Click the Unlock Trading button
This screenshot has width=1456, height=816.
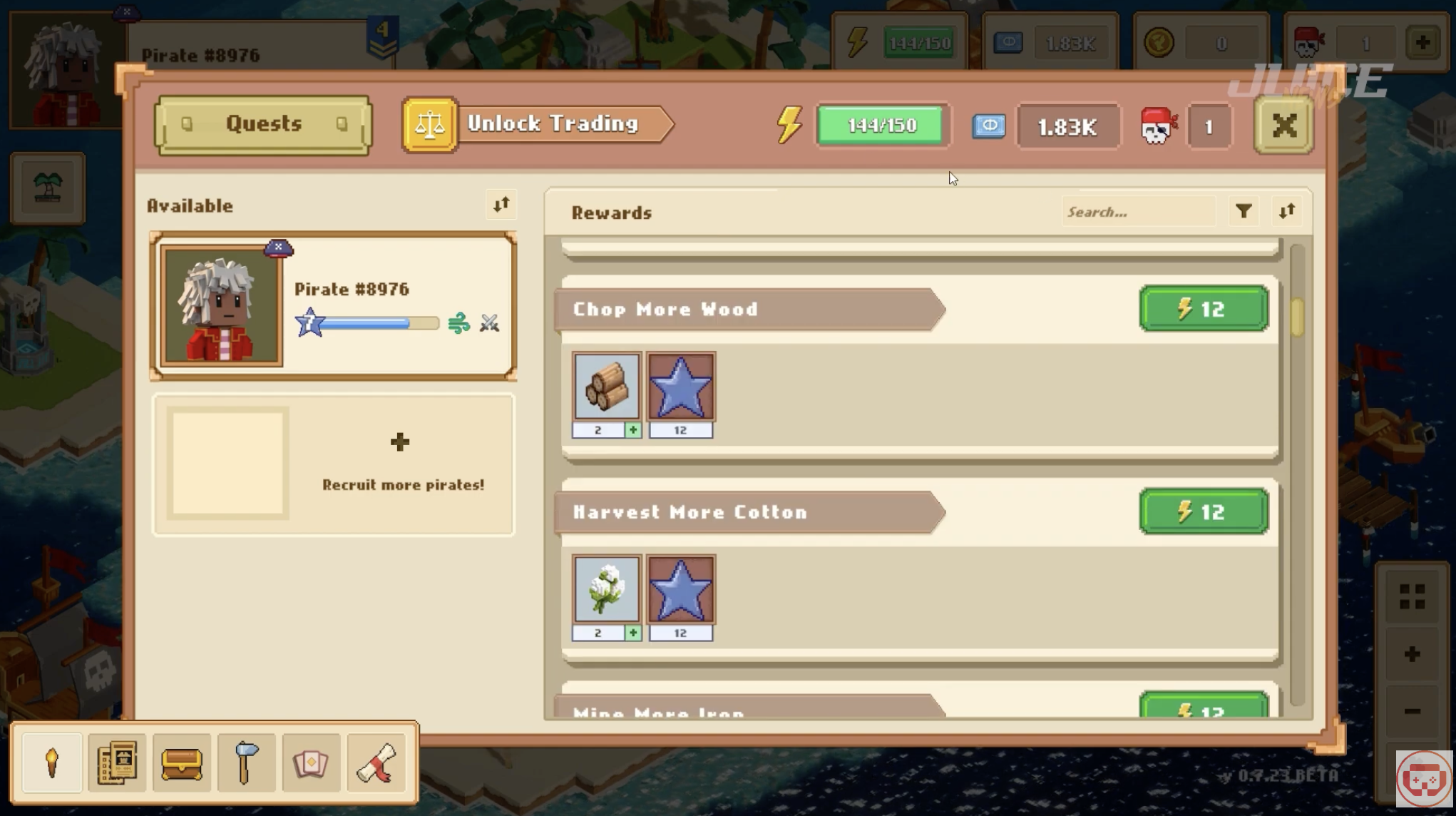pos(538,125)
